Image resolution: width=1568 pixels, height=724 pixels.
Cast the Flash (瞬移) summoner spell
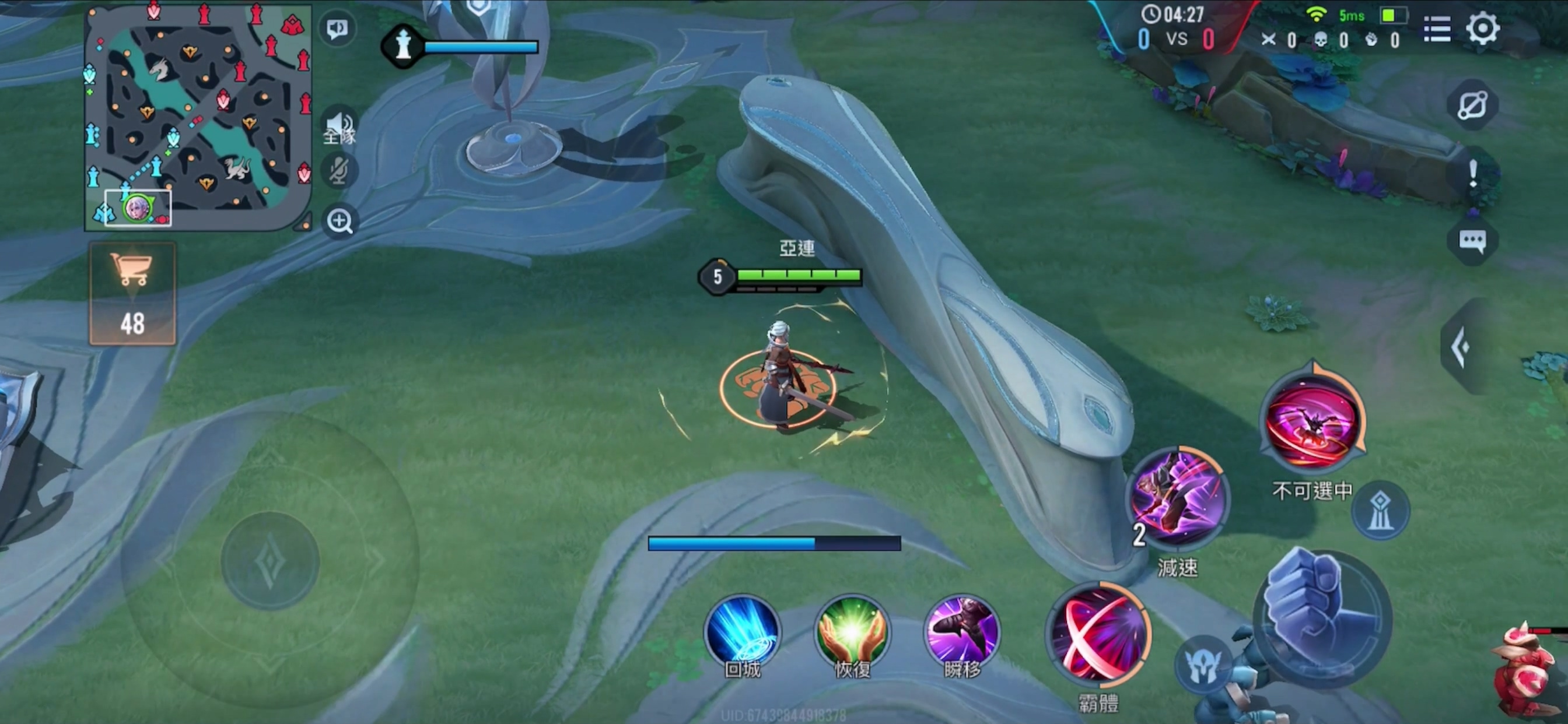[x=962, y=632]
